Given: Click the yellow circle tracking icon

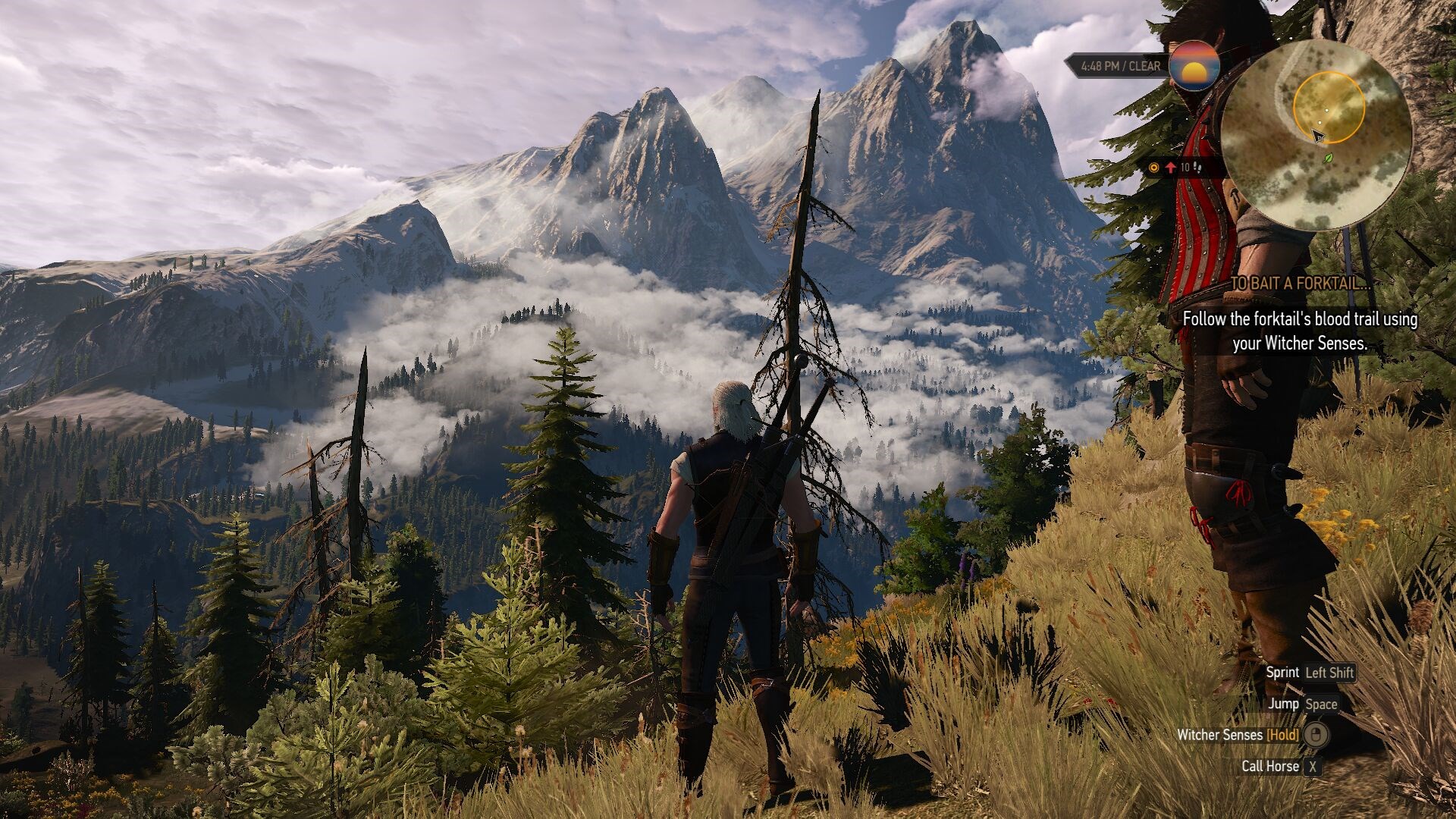Looking at the screenshot, I should [x=1153, y=168].
